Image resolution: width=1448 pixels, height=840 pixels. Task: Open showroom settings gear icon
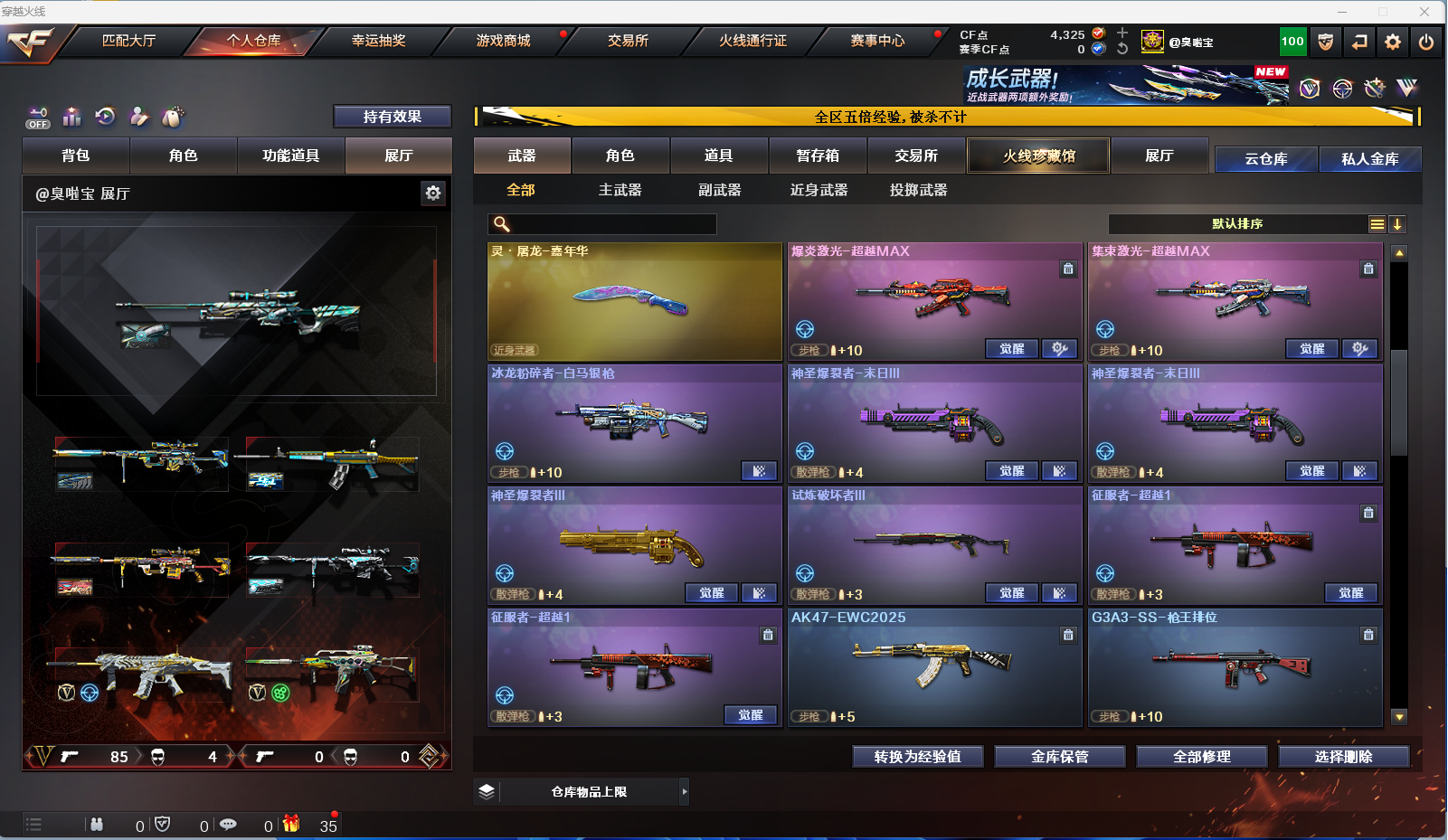click(433, 193)
